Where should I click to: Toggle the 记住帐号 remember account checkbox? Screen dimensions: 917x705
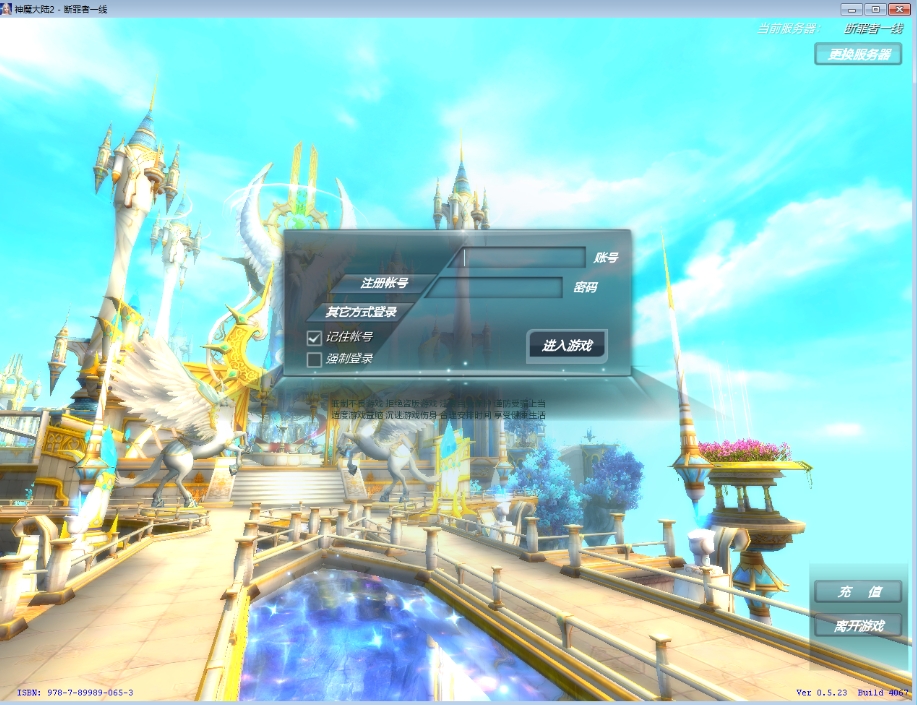click(314, 338)
